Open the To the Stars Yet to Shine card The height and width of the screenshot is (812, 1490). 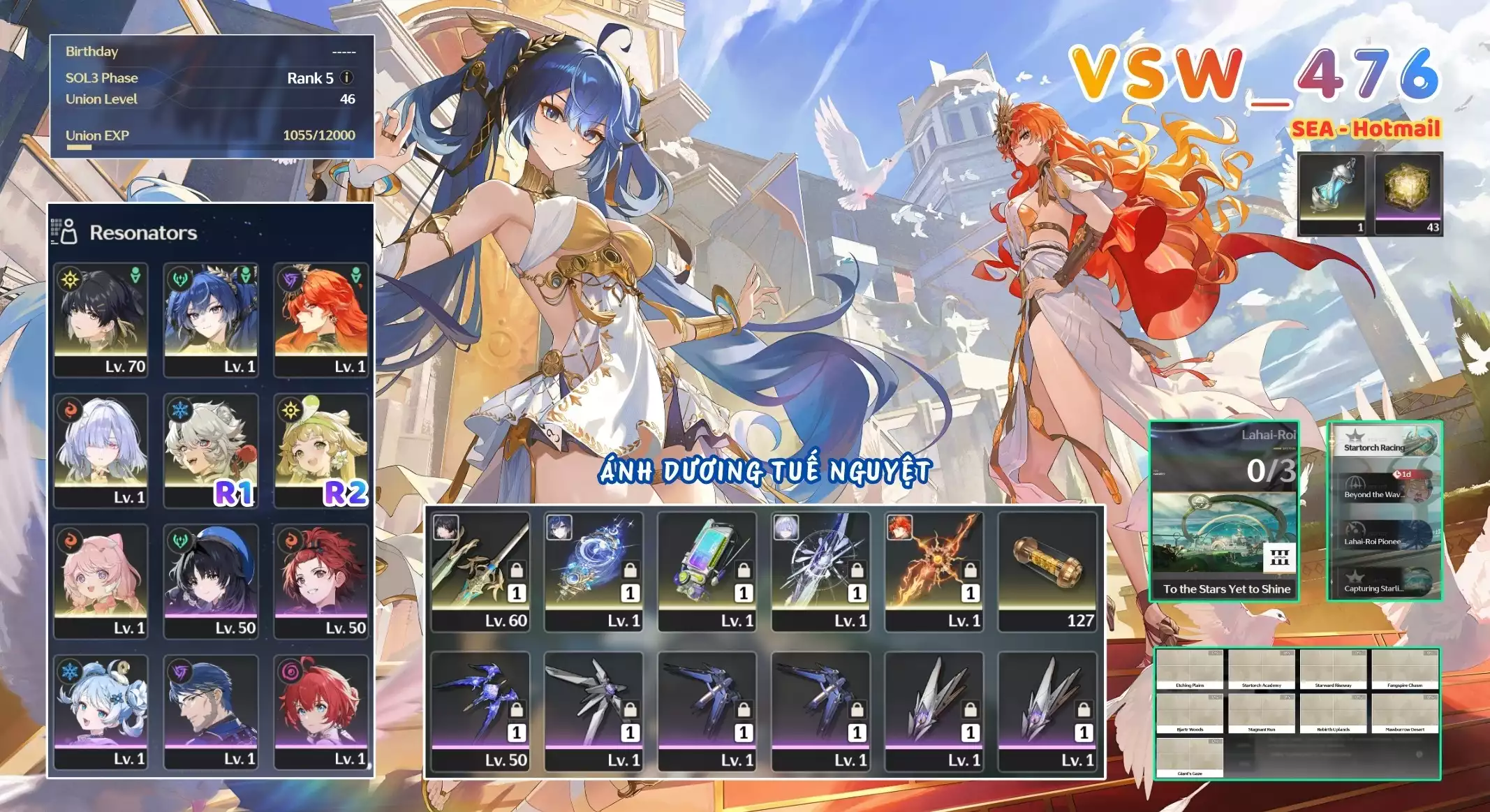1225,511
